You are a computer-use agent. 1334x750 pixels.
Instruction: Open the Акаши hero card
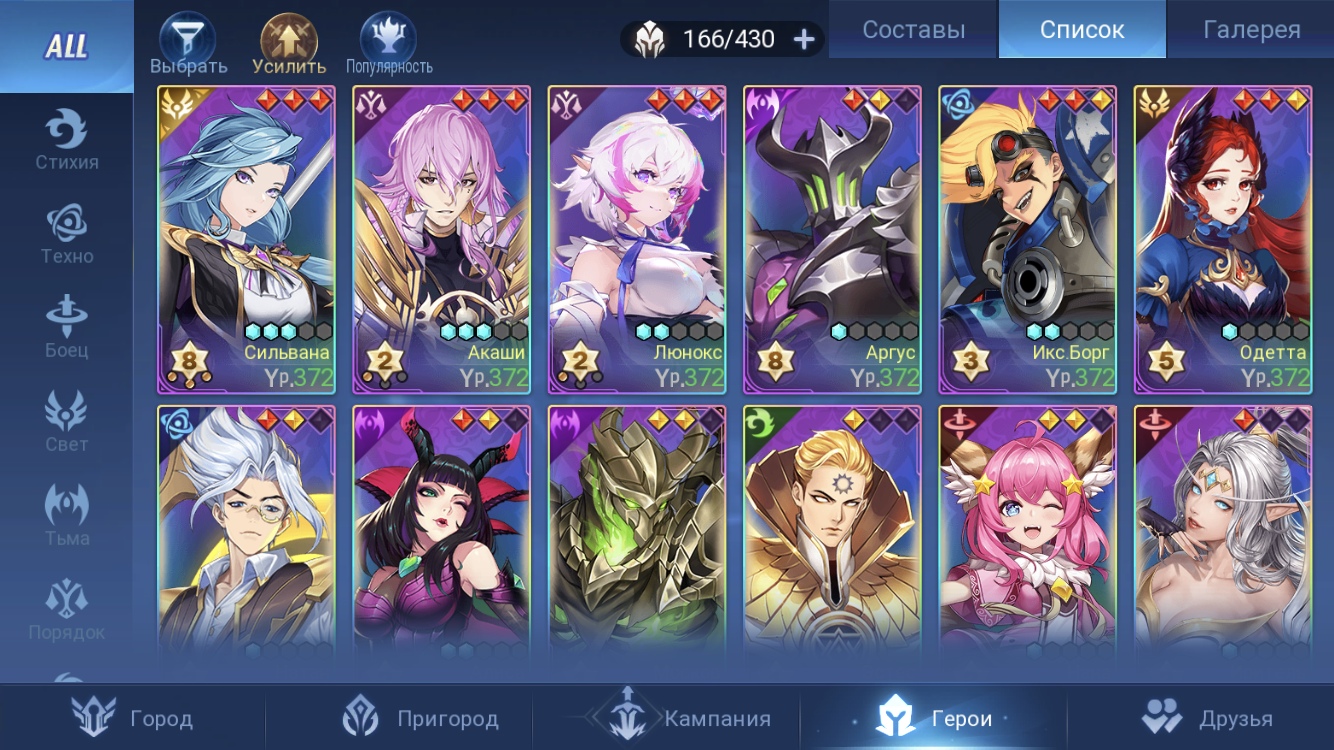[x=441, y=240]
